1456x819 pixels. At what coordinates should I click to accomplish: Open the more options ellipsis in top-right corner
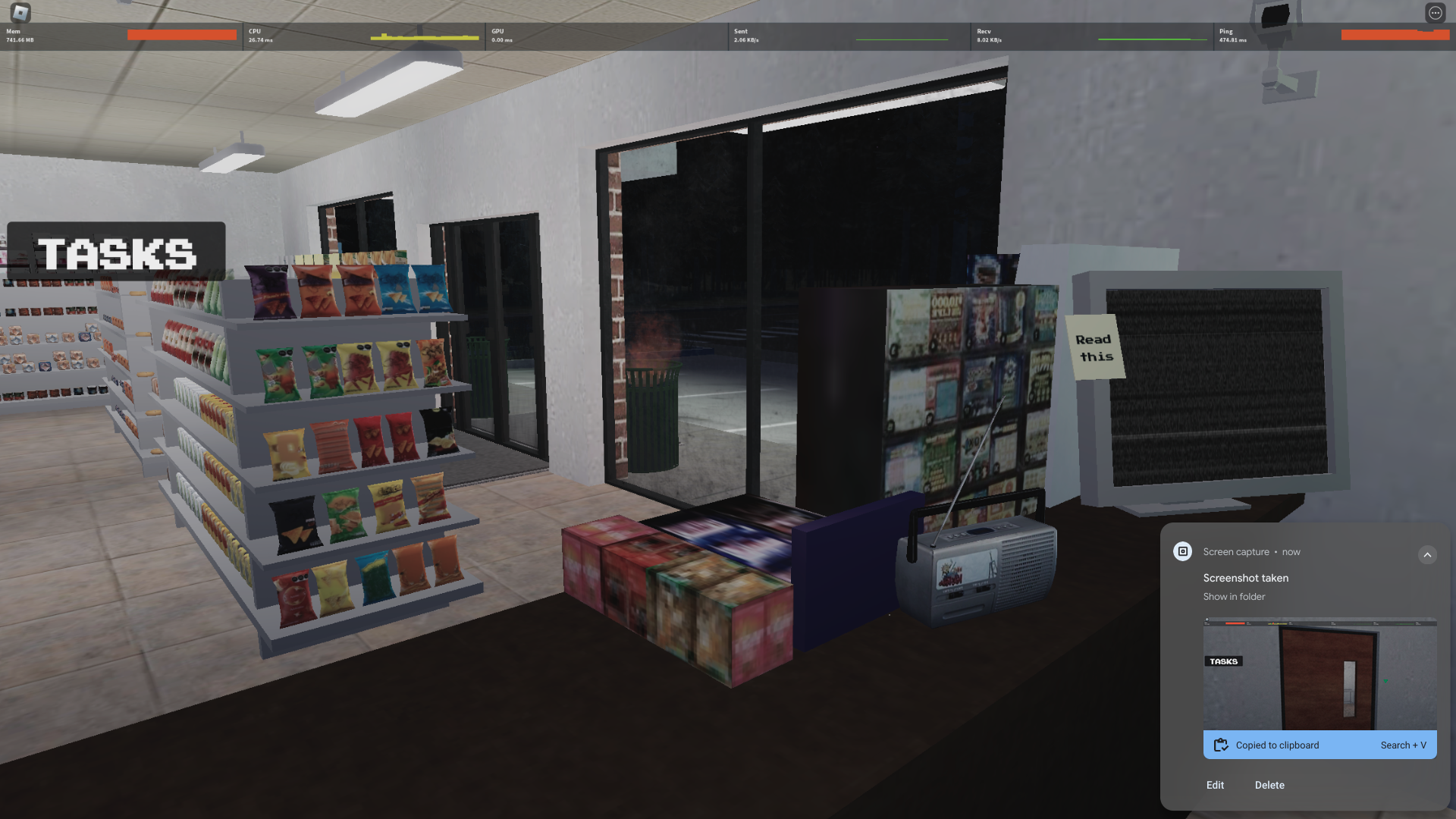point(1435,12)
